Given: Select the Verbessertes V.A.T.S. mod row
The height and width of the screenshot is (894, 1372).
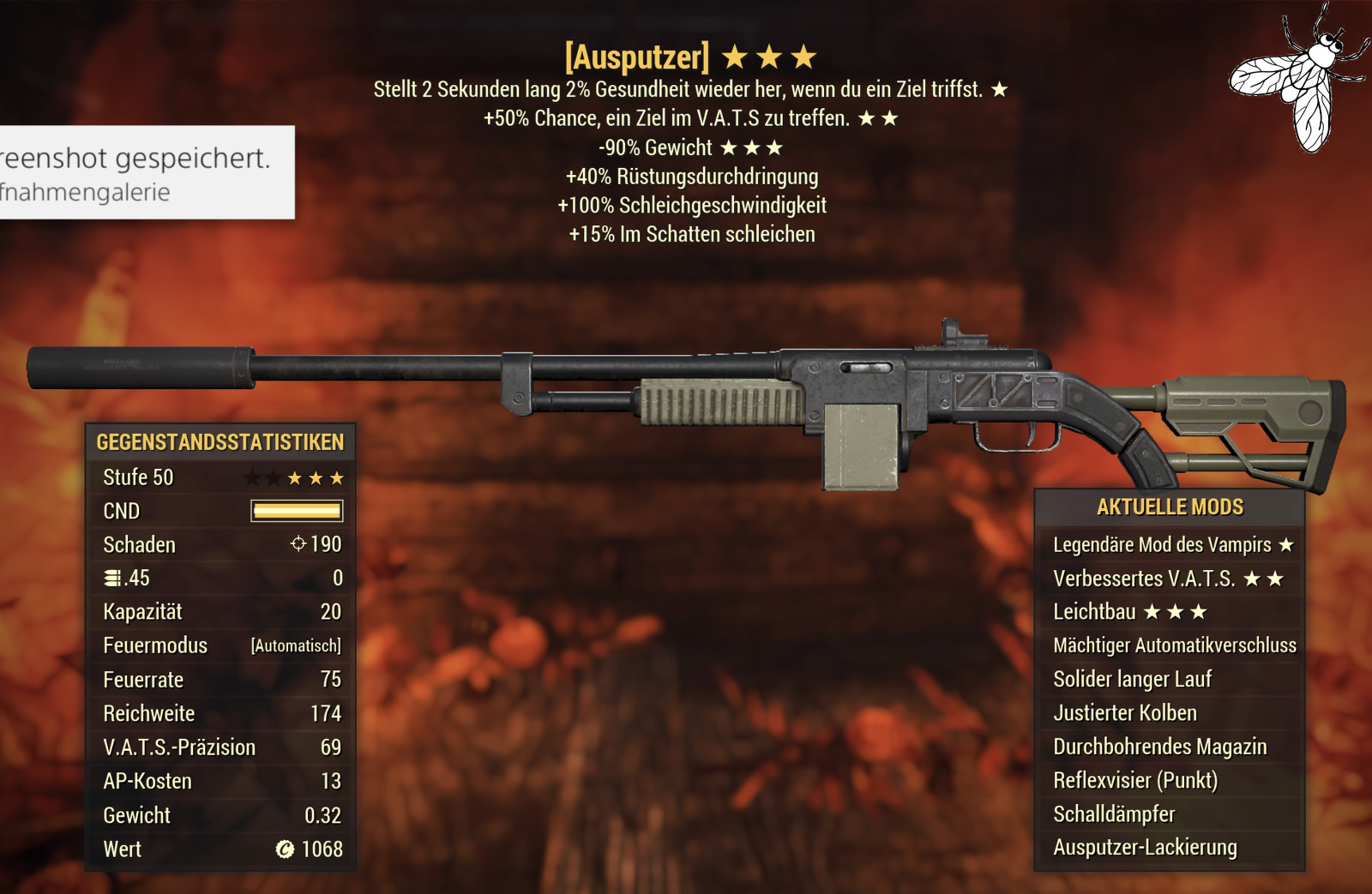Looking at the screenshot, I should point(1168,579).
